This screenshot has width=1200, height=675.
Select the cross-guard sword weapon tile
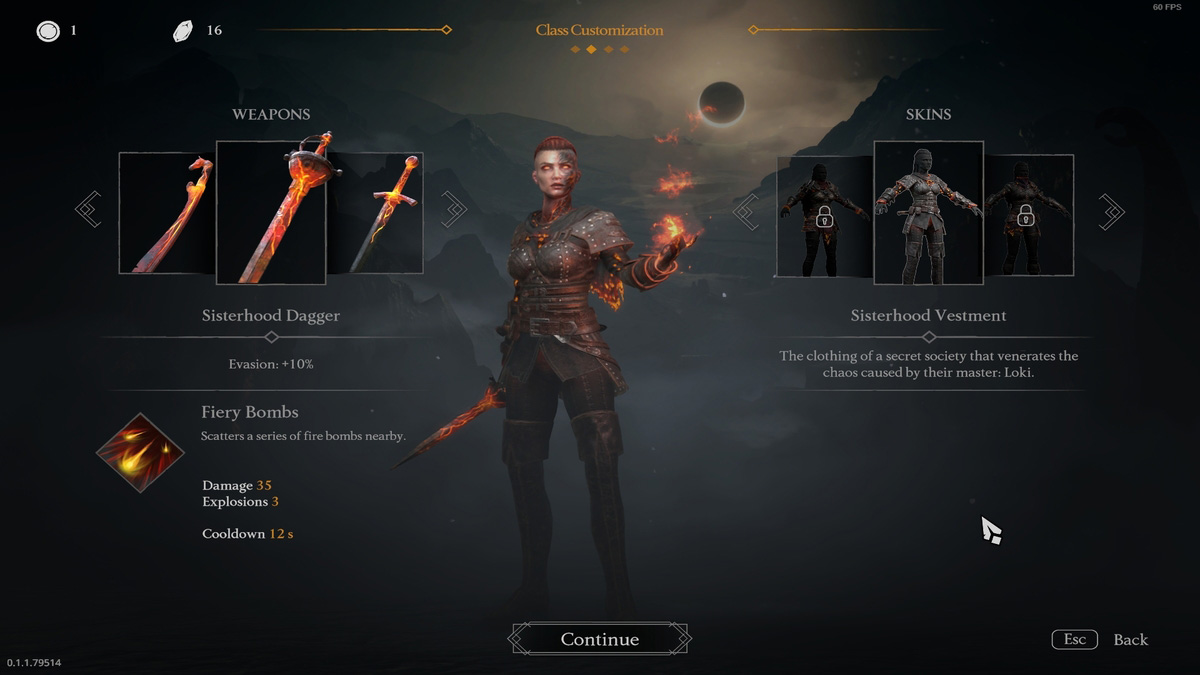pos(376,213)
